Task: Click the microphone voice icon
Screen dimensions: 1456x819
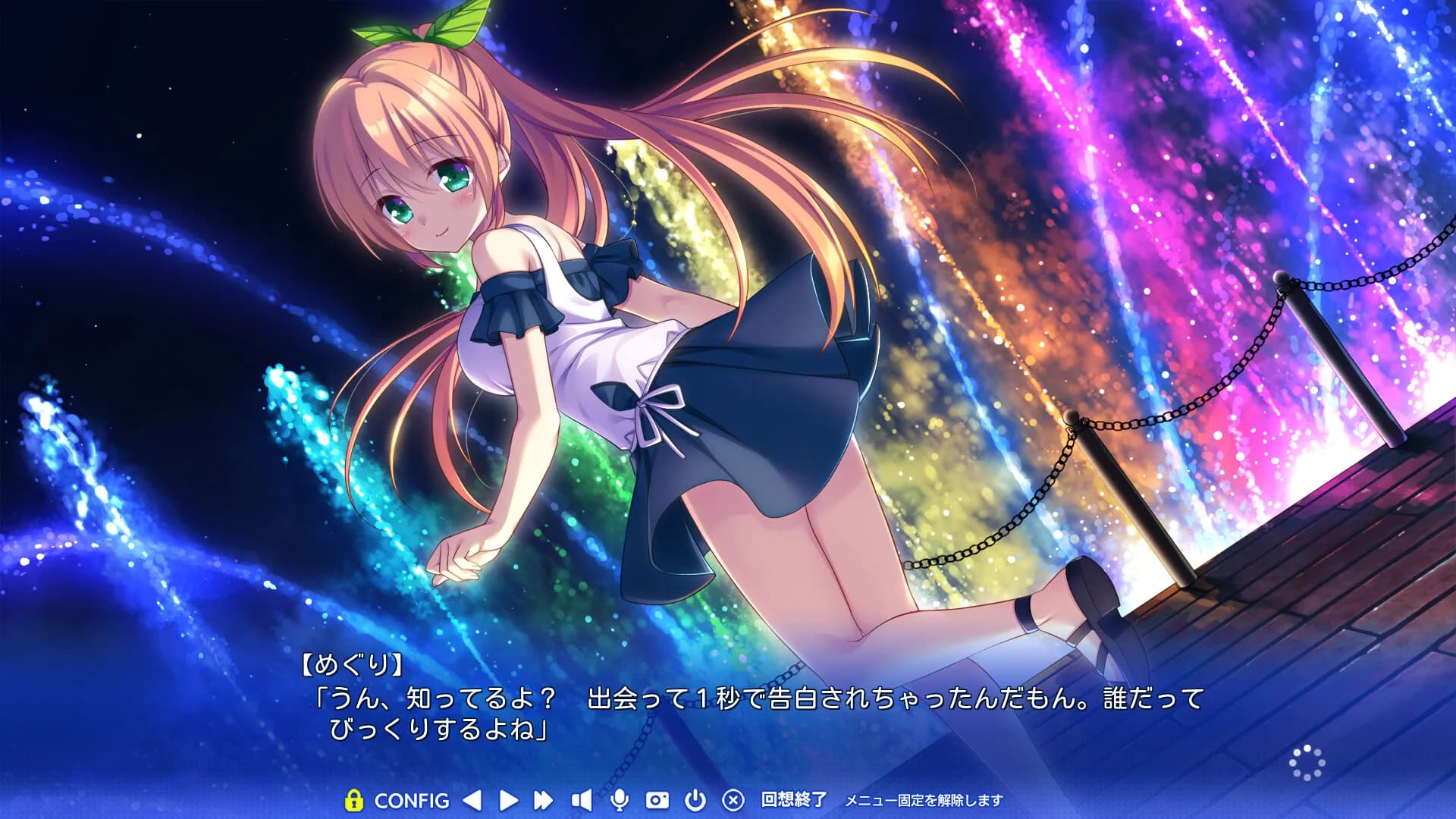Action: [x=619, y=800]
